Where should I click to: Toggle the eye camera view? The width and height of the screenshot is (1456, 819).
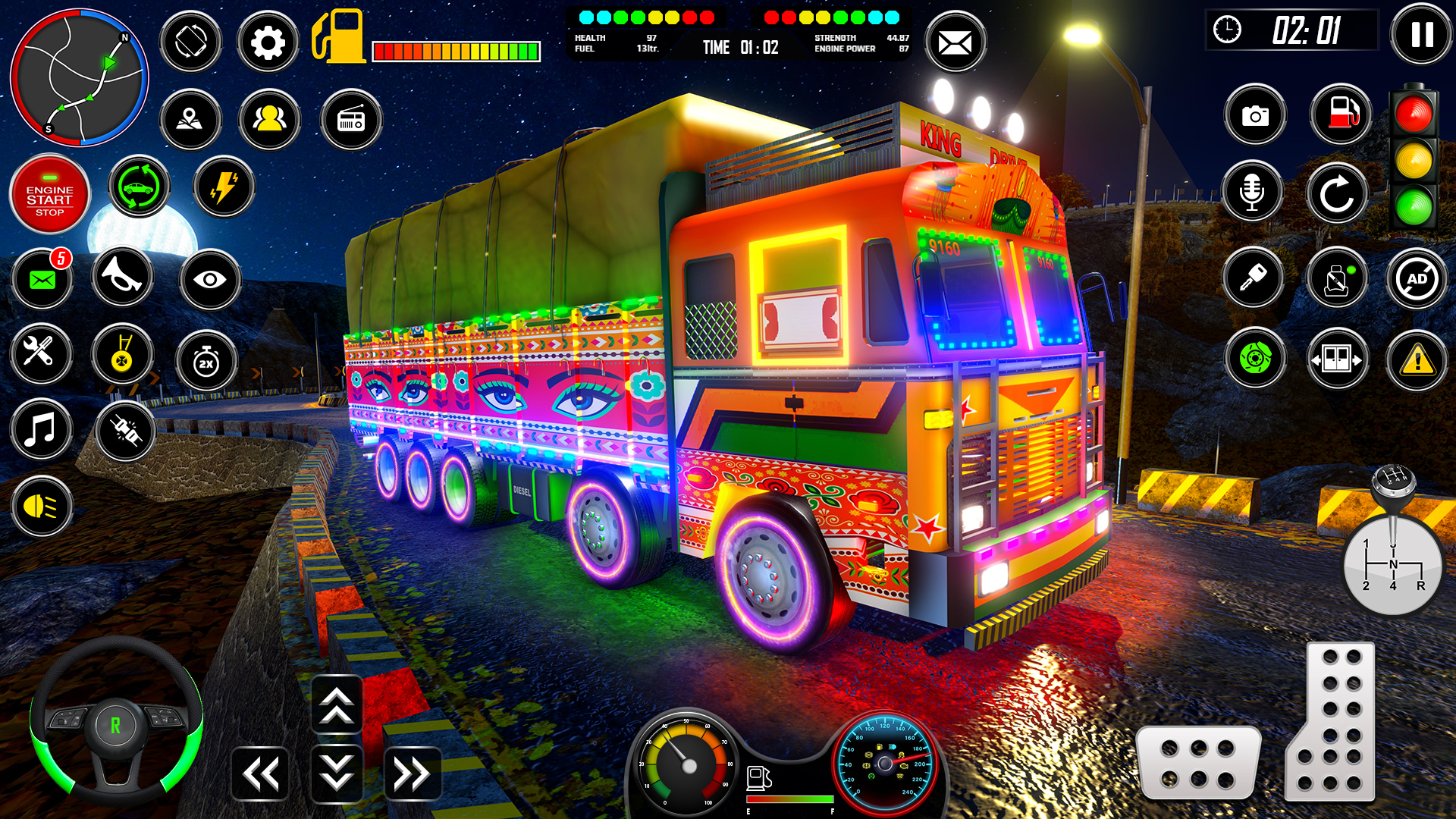[x=210, y=279]
